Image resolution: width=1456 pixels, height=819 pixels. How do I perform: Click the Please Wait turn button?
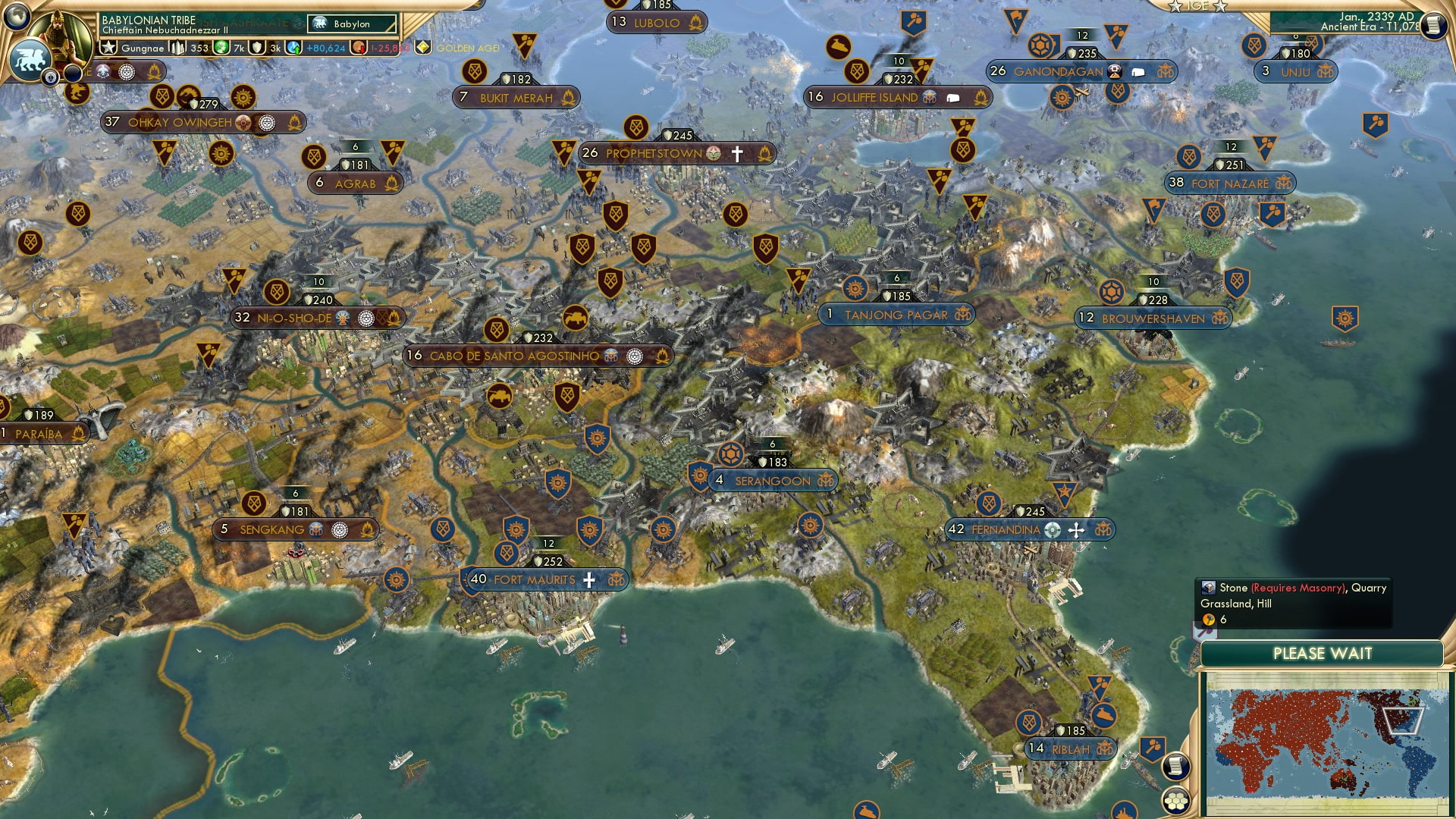click(1322, 654)
